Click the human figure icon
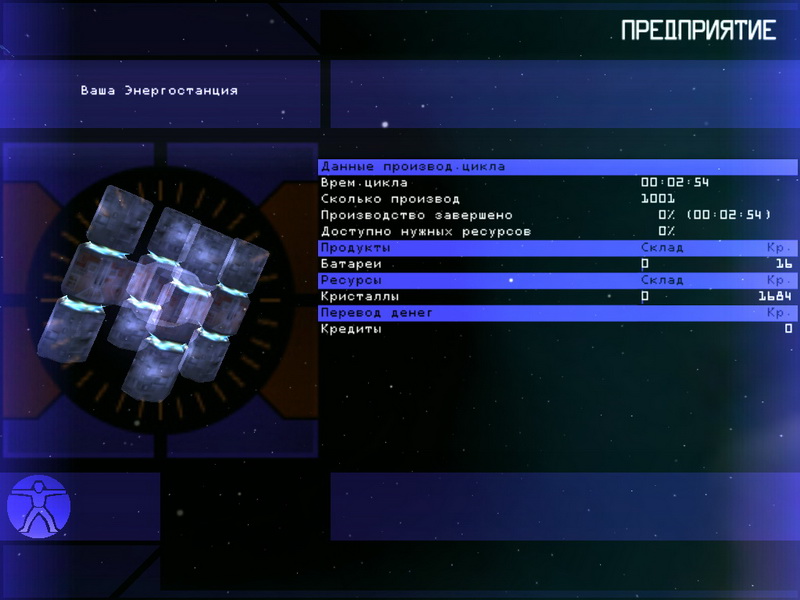 point(38,506)
